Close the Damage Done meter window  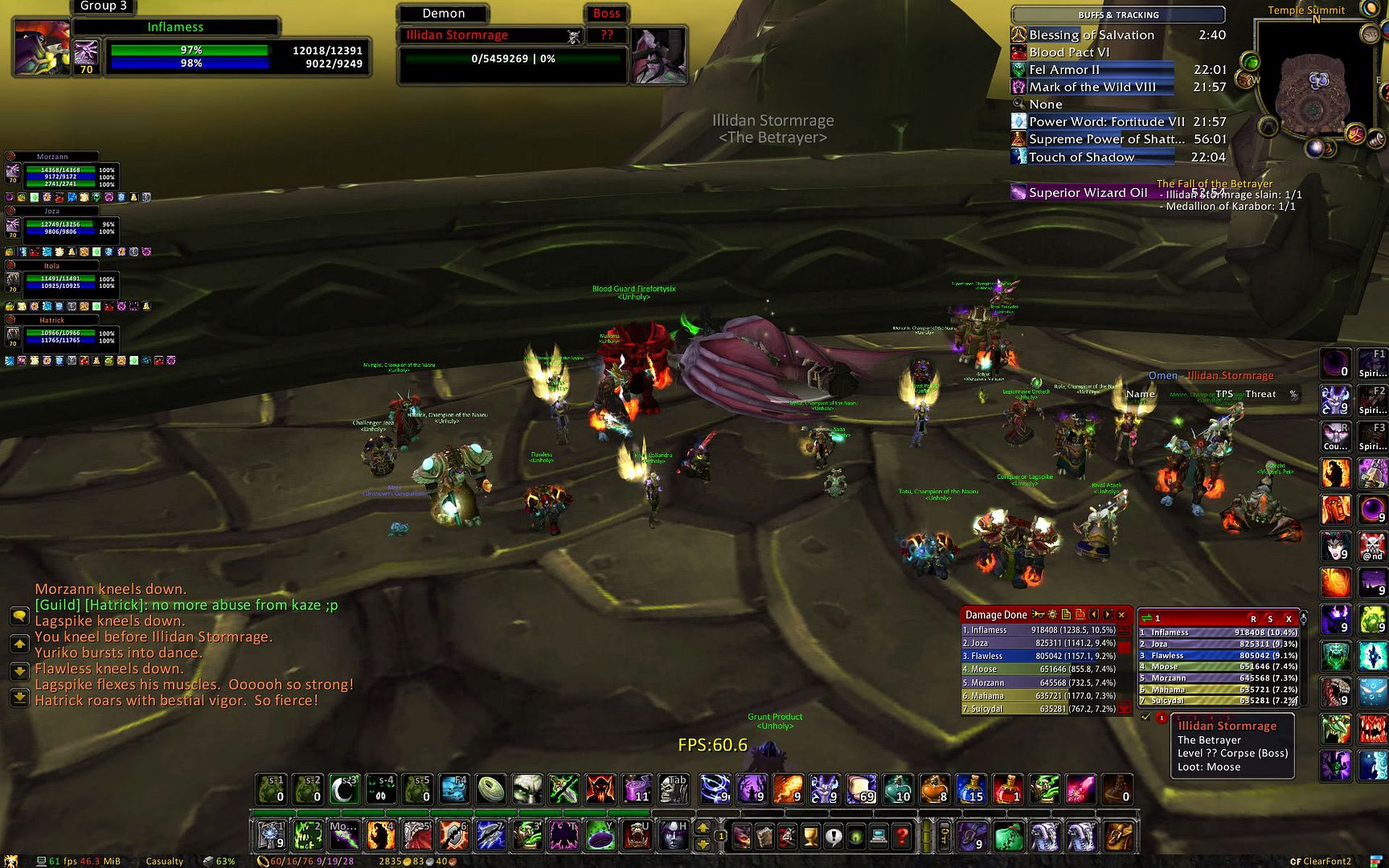[x=1121, y=615]
